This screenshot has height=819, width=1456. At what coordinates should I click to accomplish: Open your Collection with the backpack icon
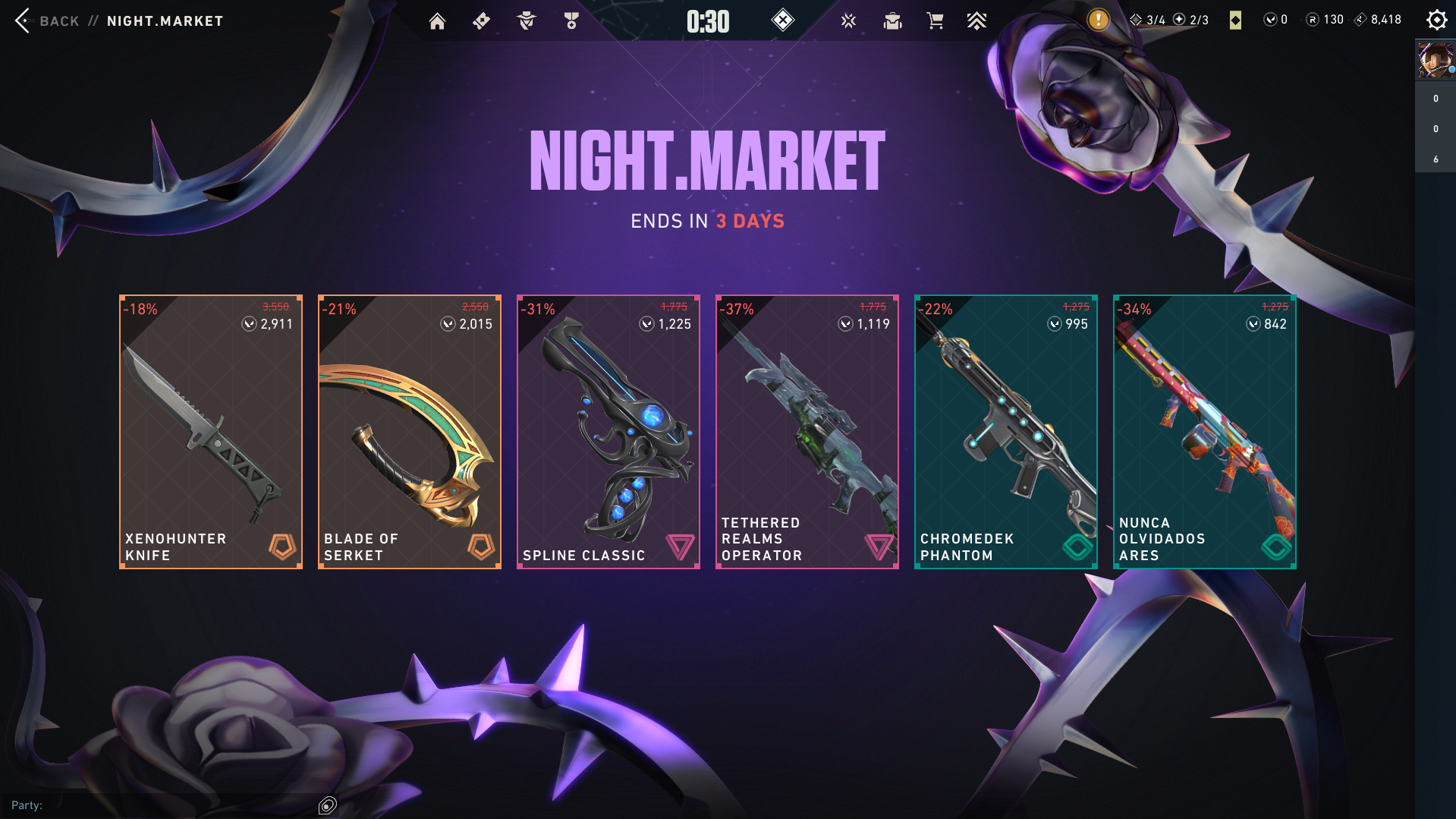pos(892,20)
